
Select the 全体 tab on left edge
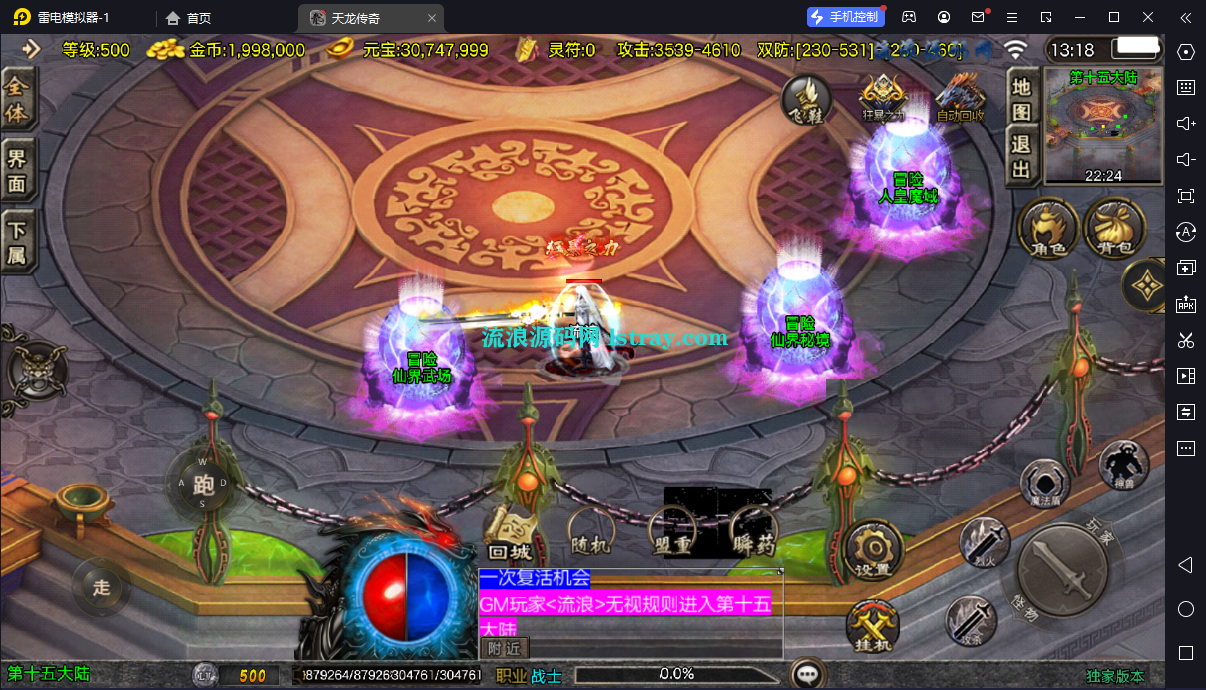click(x=17, y=99)
